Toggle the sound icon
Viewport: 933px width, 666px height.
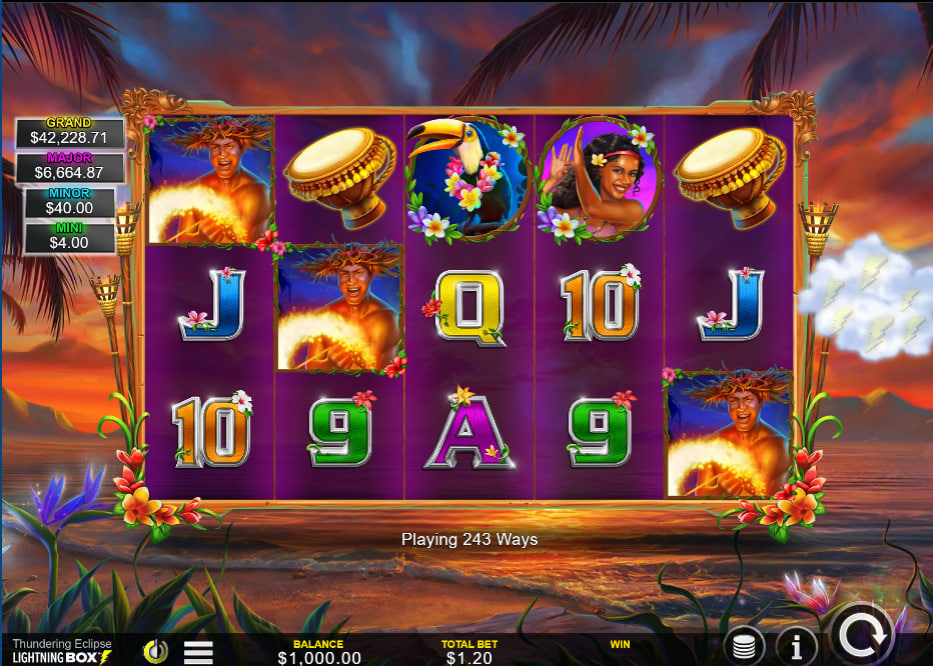pyautogui.click(x=155, y=652)
